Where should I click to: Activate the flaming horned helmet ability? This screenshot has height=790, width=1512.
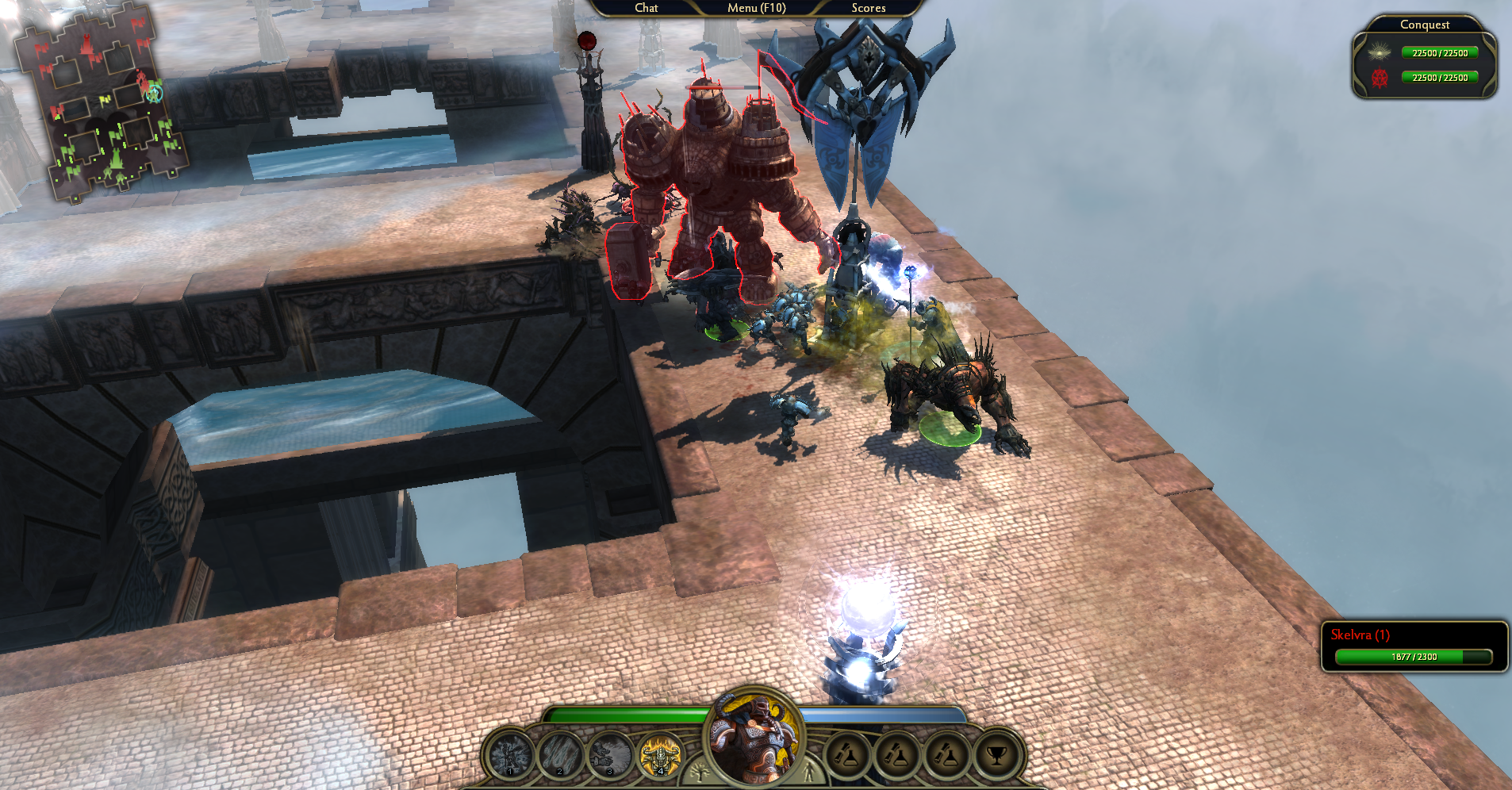(660, 755)
